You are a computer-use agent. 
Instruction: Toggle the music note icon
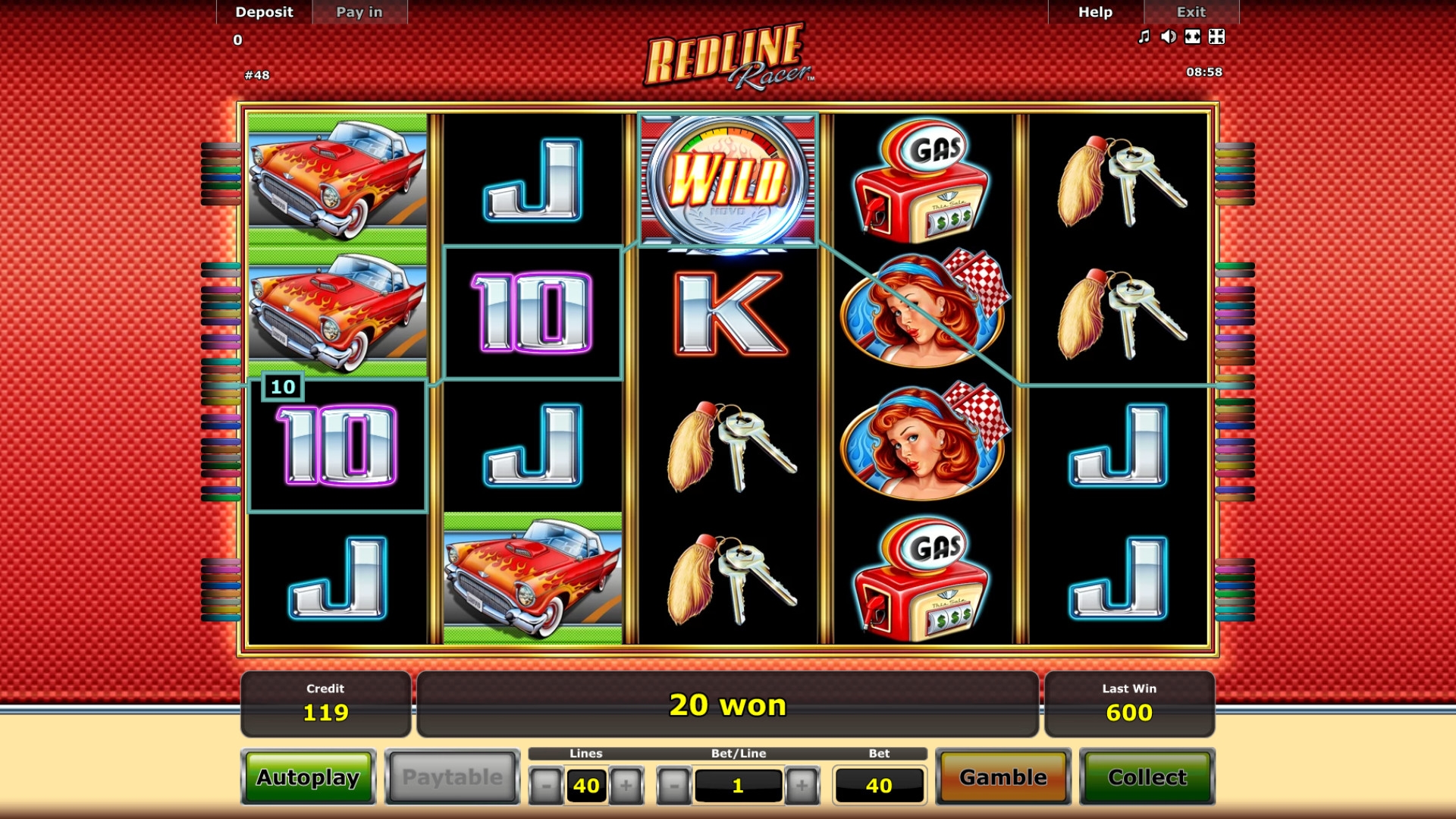point(1144,36)
